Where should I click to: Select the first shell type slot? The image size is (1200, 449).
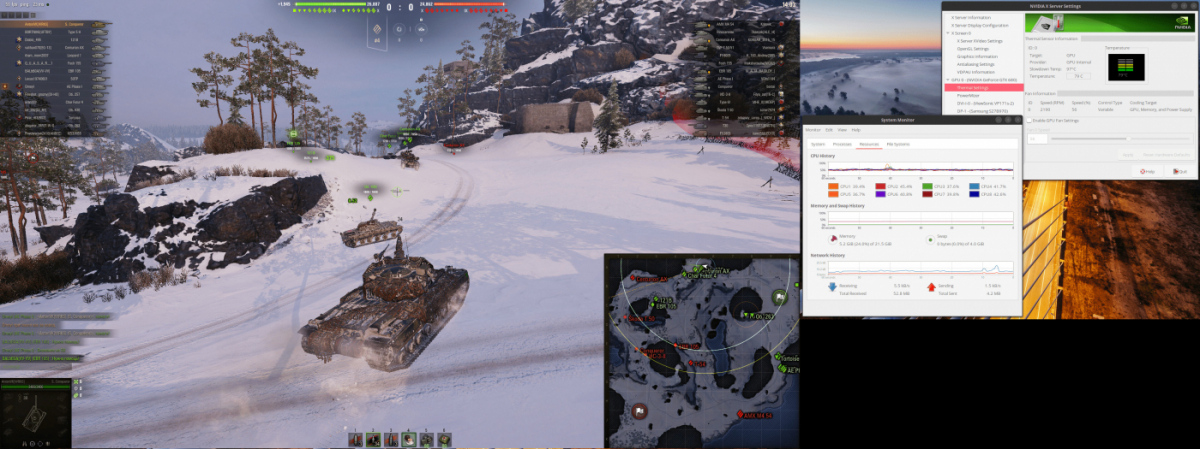point(354,438)
